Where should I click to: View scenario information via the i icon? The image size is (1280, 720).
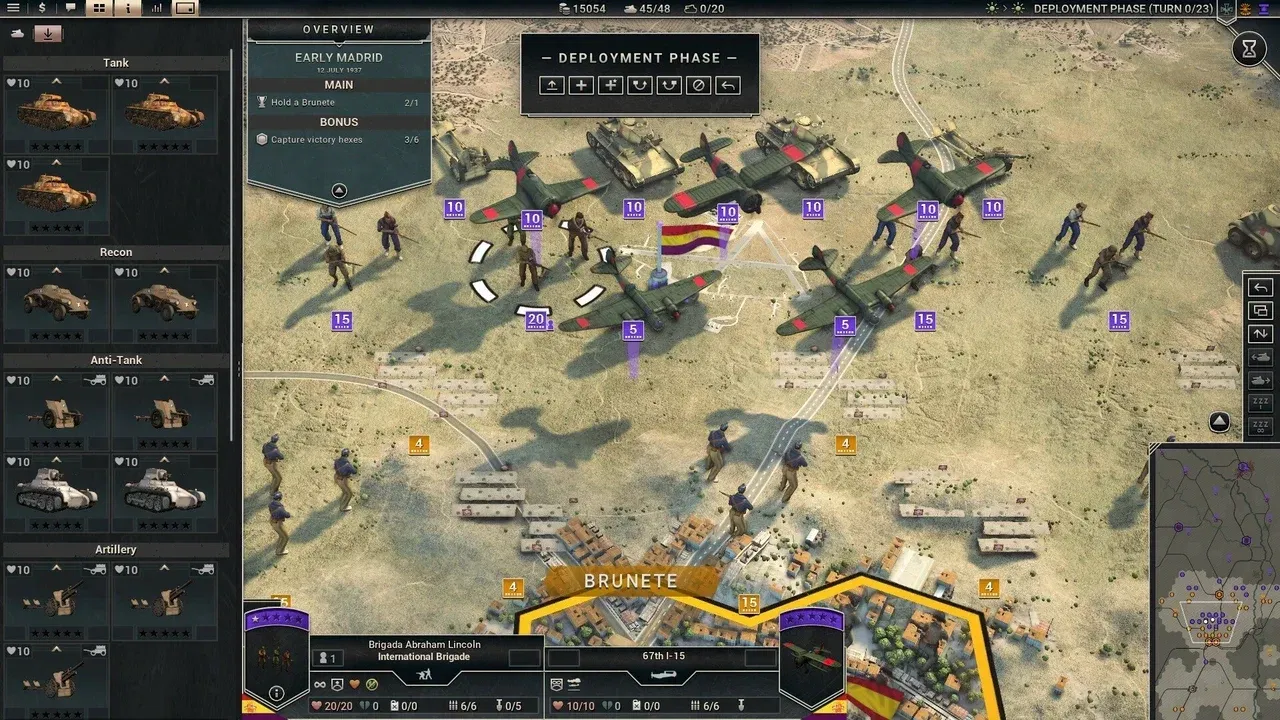click(x=128, y=8)
